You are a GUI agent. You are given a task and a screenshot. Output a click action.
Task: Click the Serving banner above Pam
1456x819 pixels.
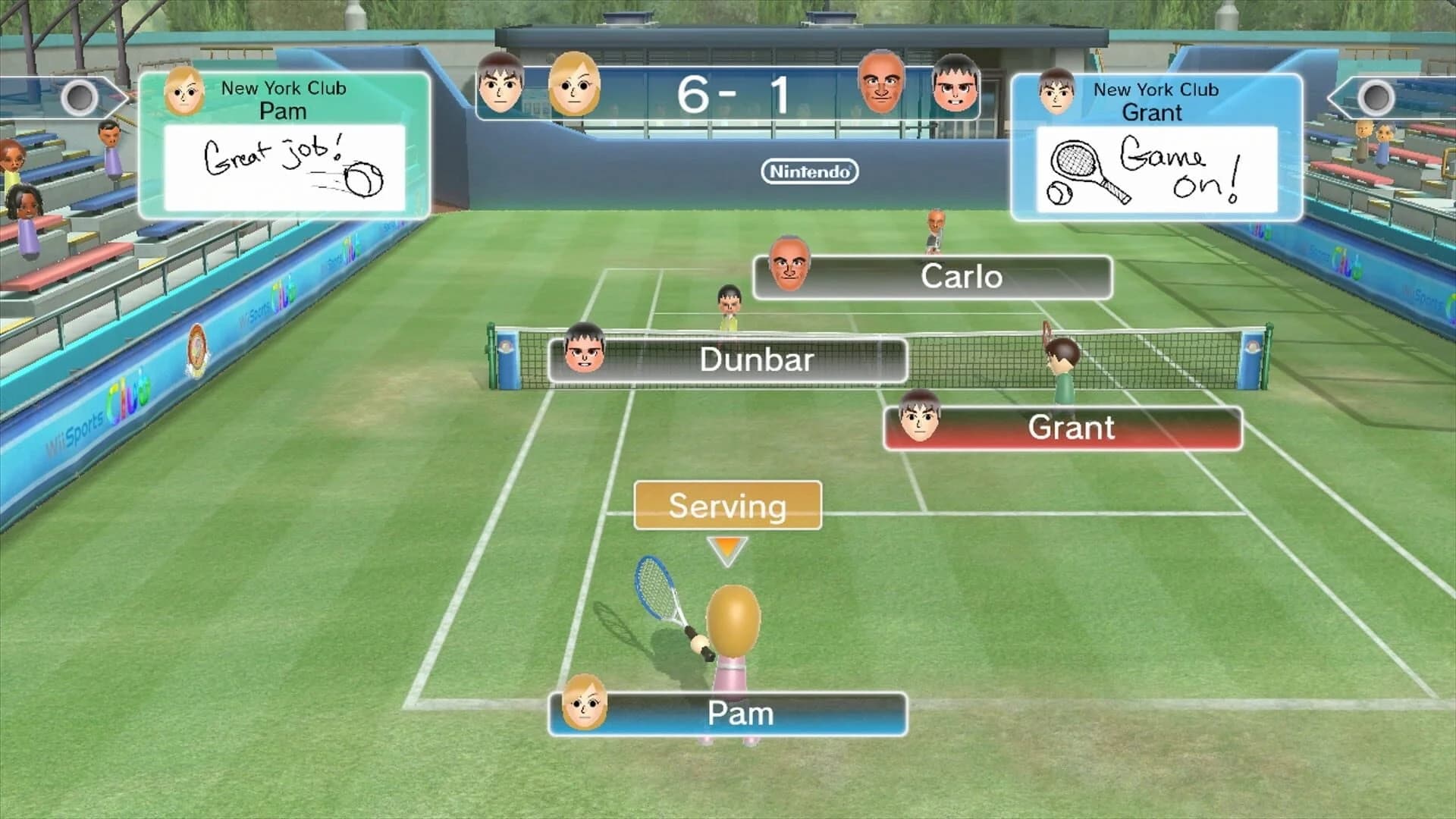pos(726,505)
